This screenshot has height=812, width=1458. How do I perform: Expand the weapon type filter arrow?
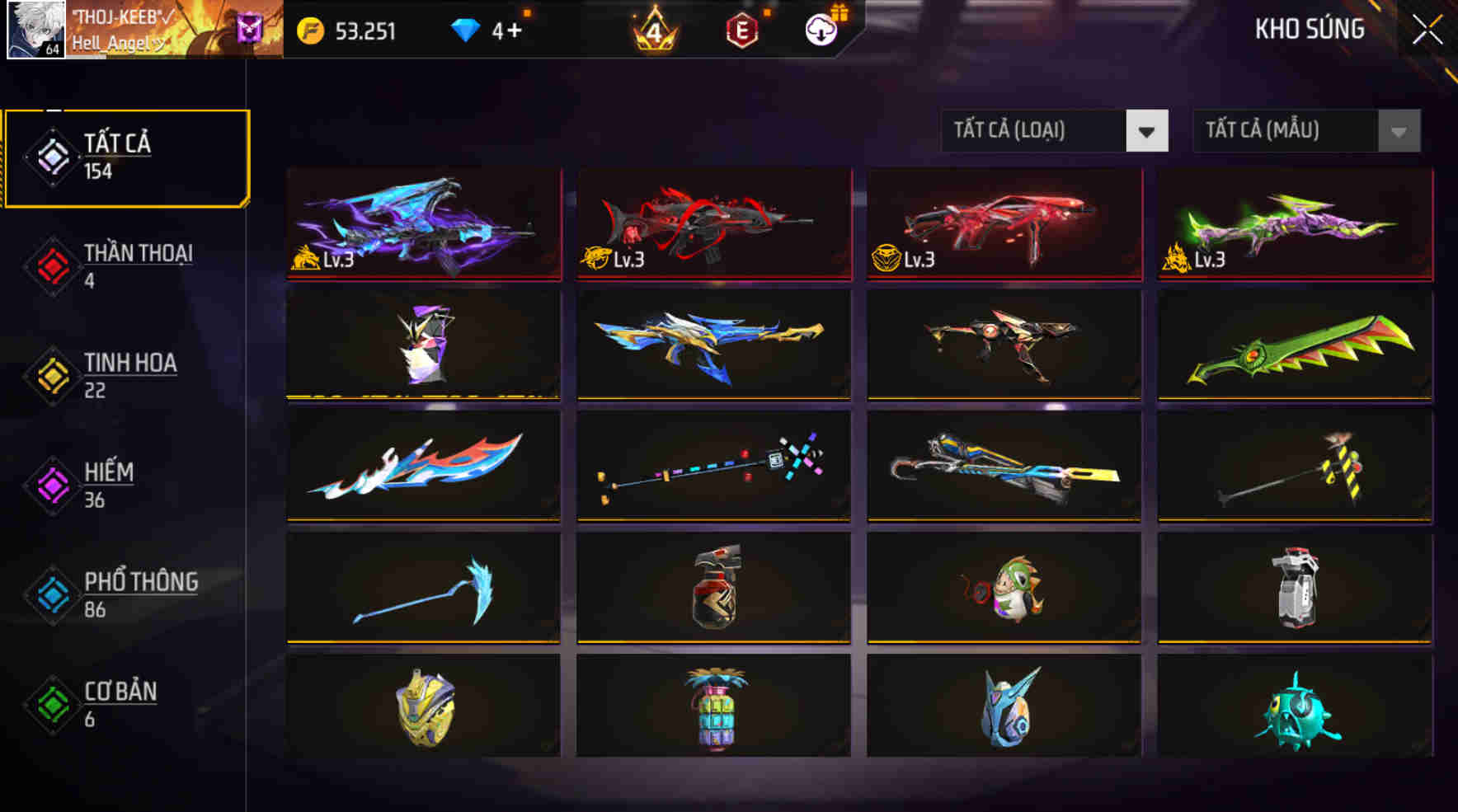1149,129
